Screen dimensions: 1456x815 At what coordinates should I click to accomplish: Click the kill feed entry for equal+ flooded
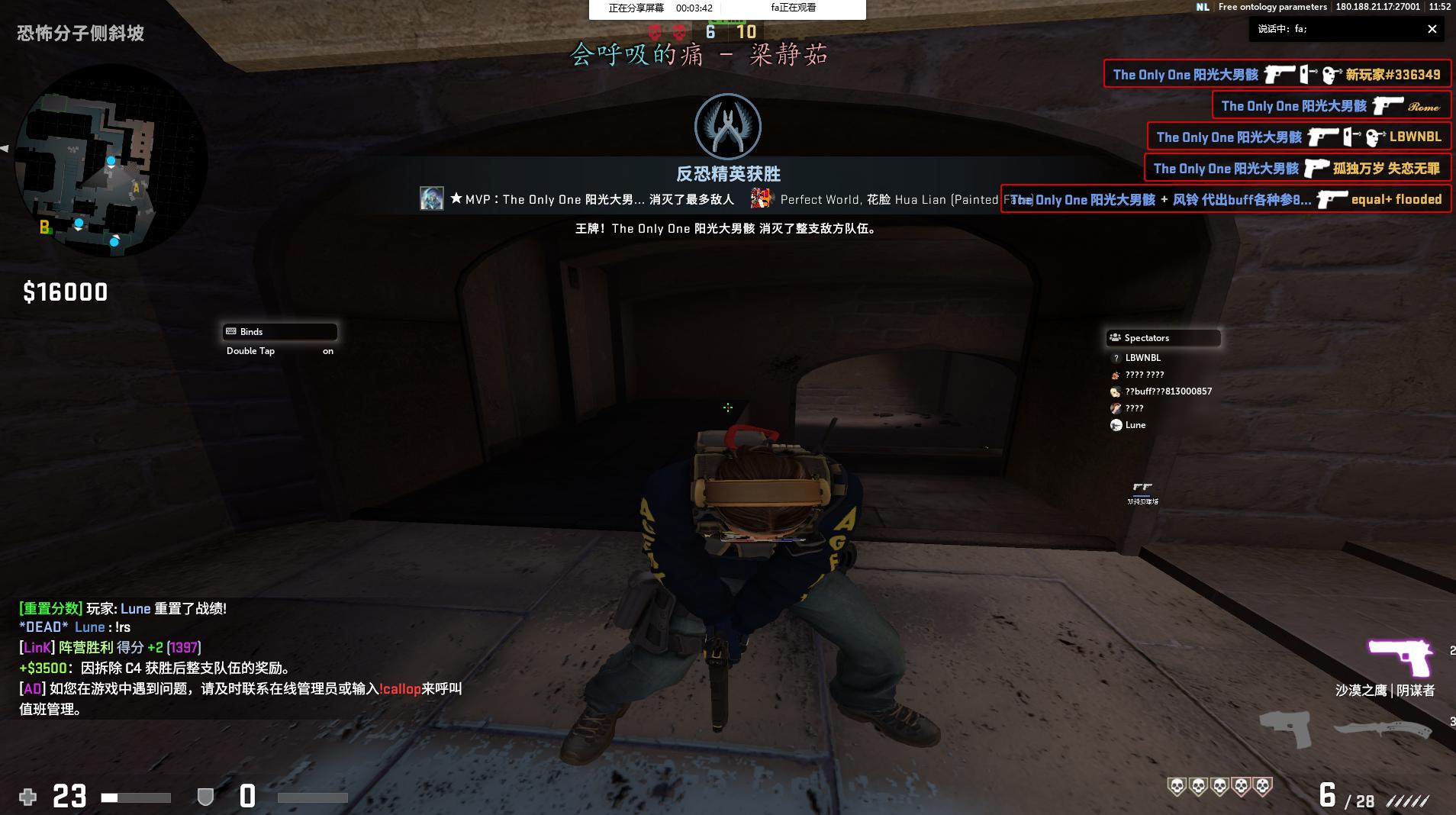[x=1226, y=200]
